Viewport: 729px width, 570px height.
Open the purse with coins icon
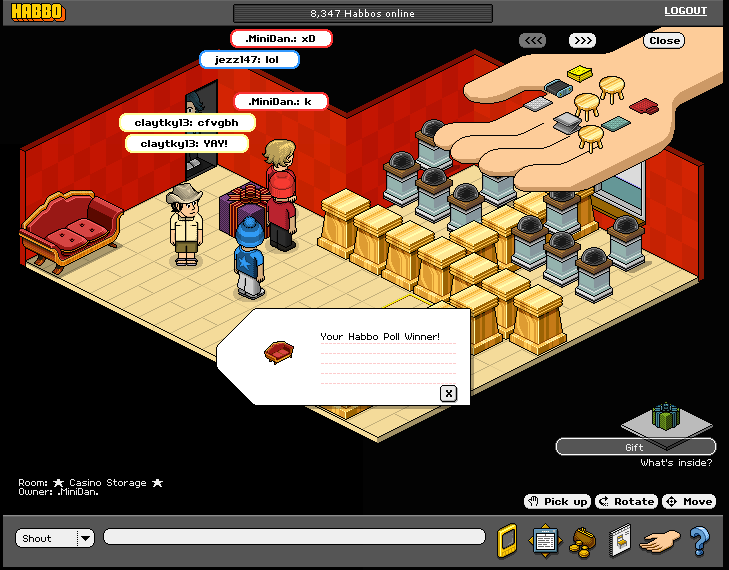(x=580, y=542)
